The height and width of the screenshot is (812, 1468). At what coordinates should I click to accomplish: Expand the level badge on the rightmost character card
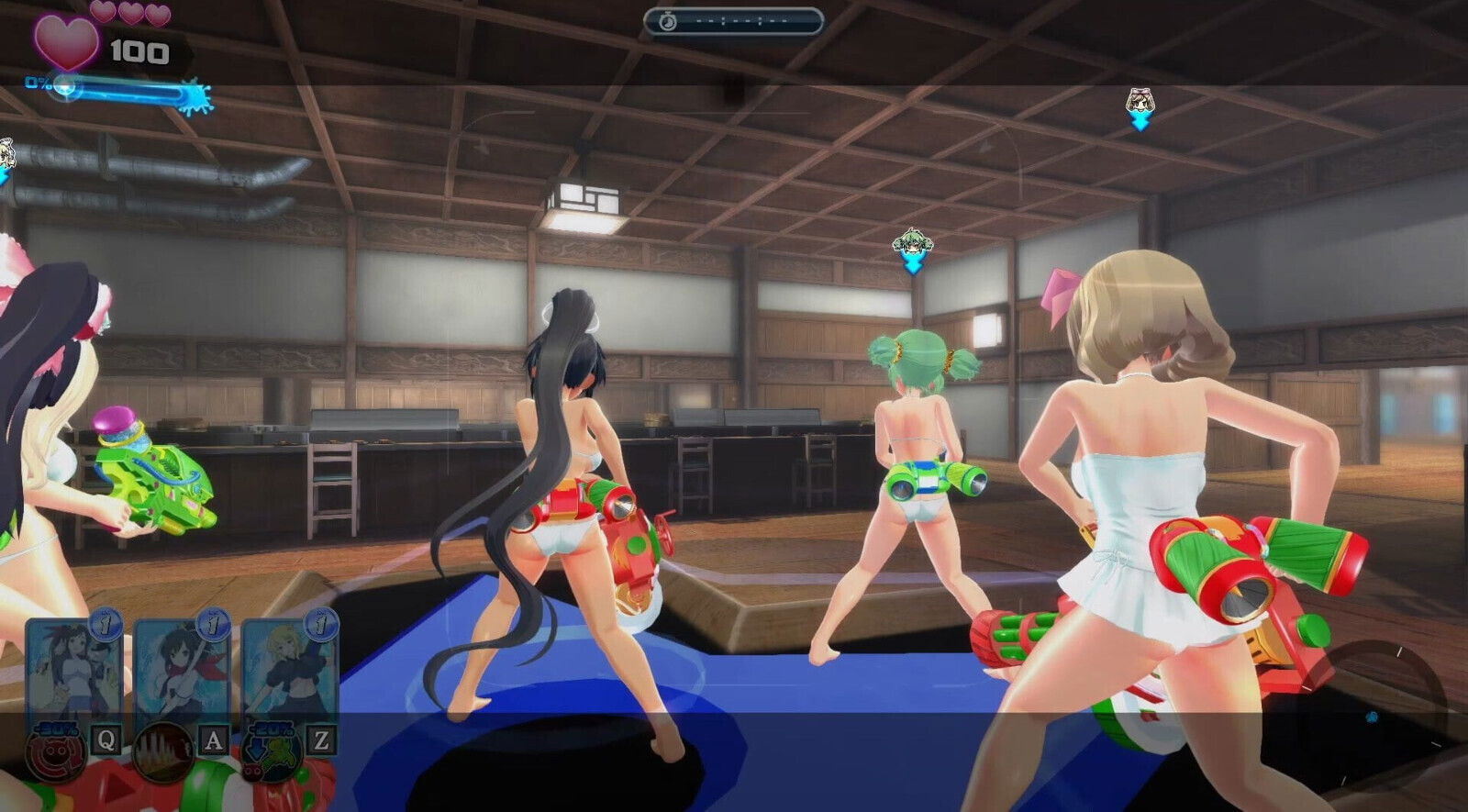click(321, 624)
